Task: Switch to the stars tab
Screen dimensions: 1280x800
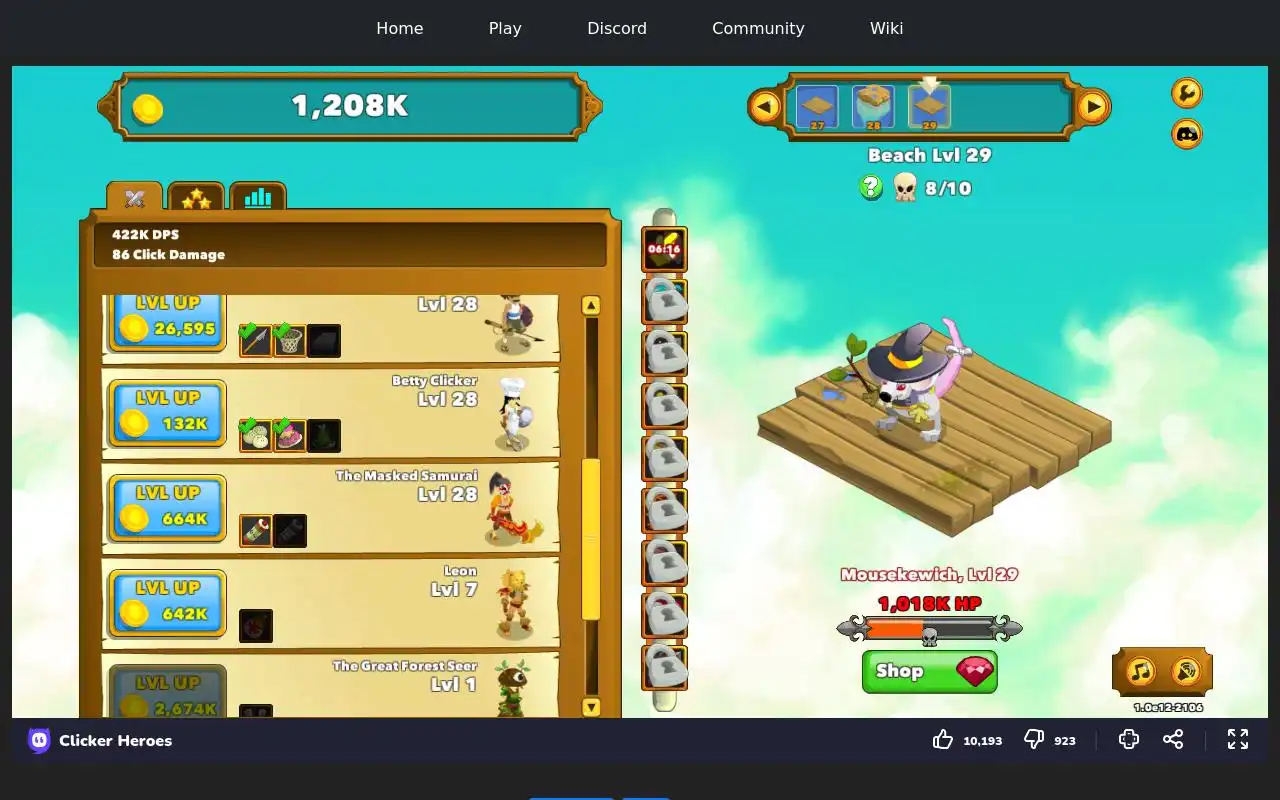Action: (x=196, y=198)
